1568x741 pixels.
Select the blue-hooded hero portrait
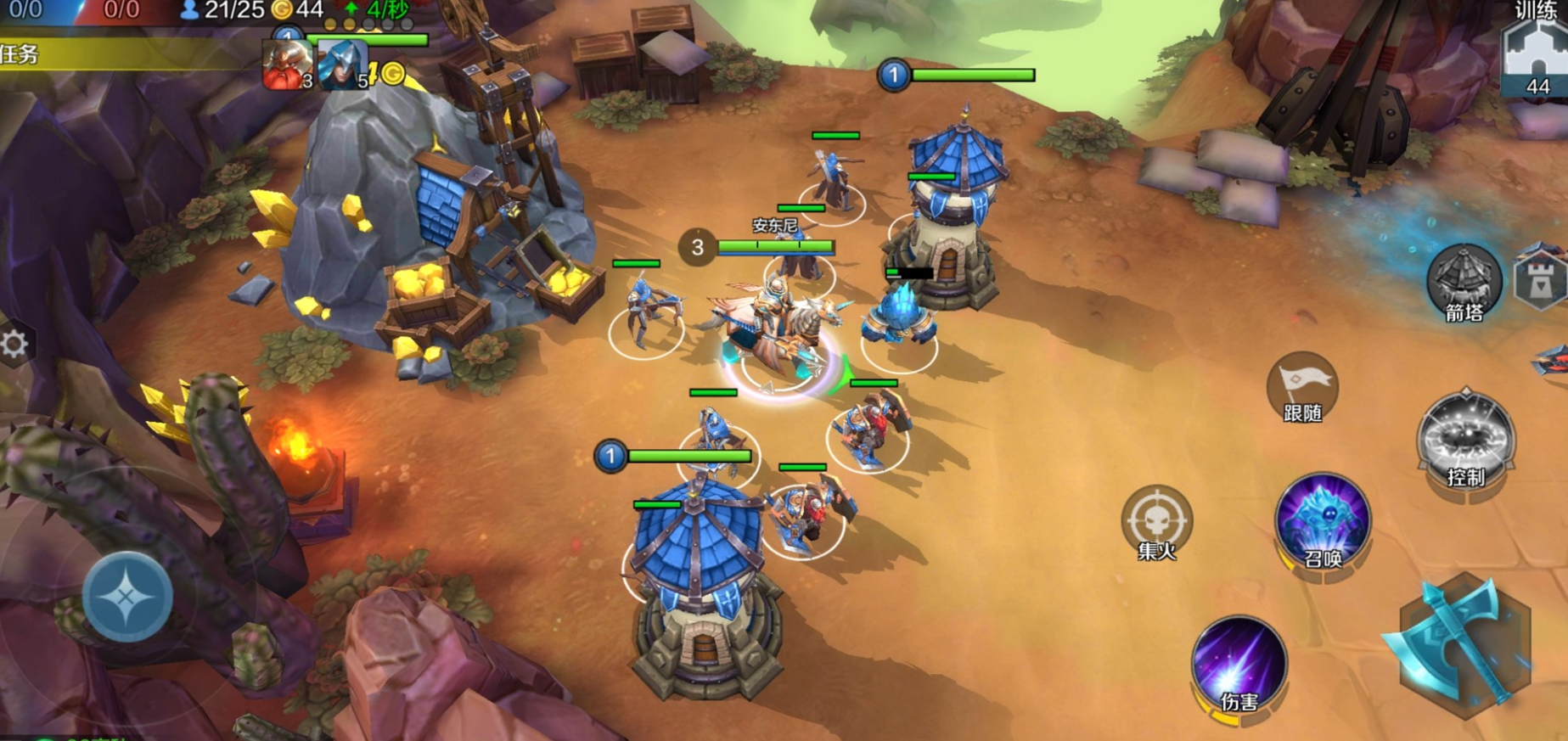[343, 65]
